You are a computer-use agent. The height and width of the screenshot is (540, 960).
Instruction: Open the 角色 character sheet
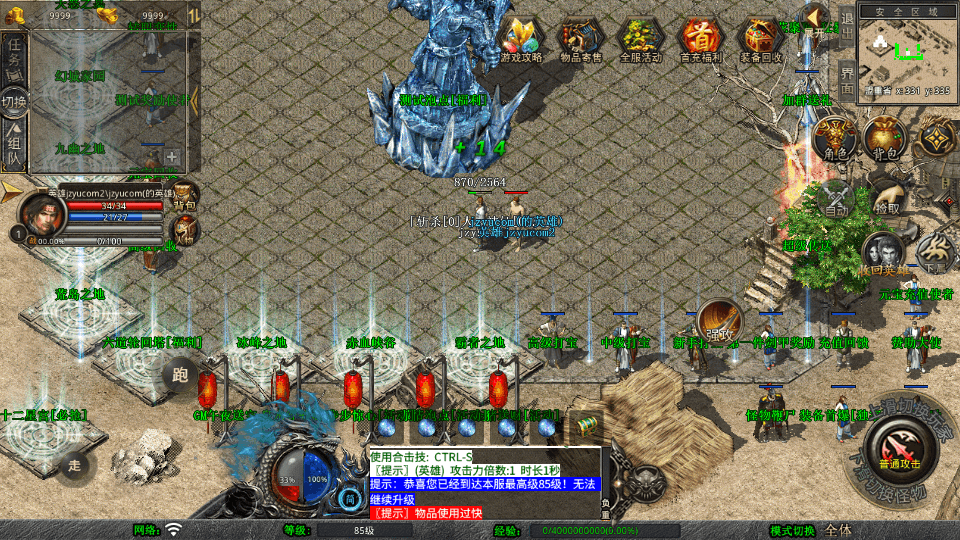835,137
